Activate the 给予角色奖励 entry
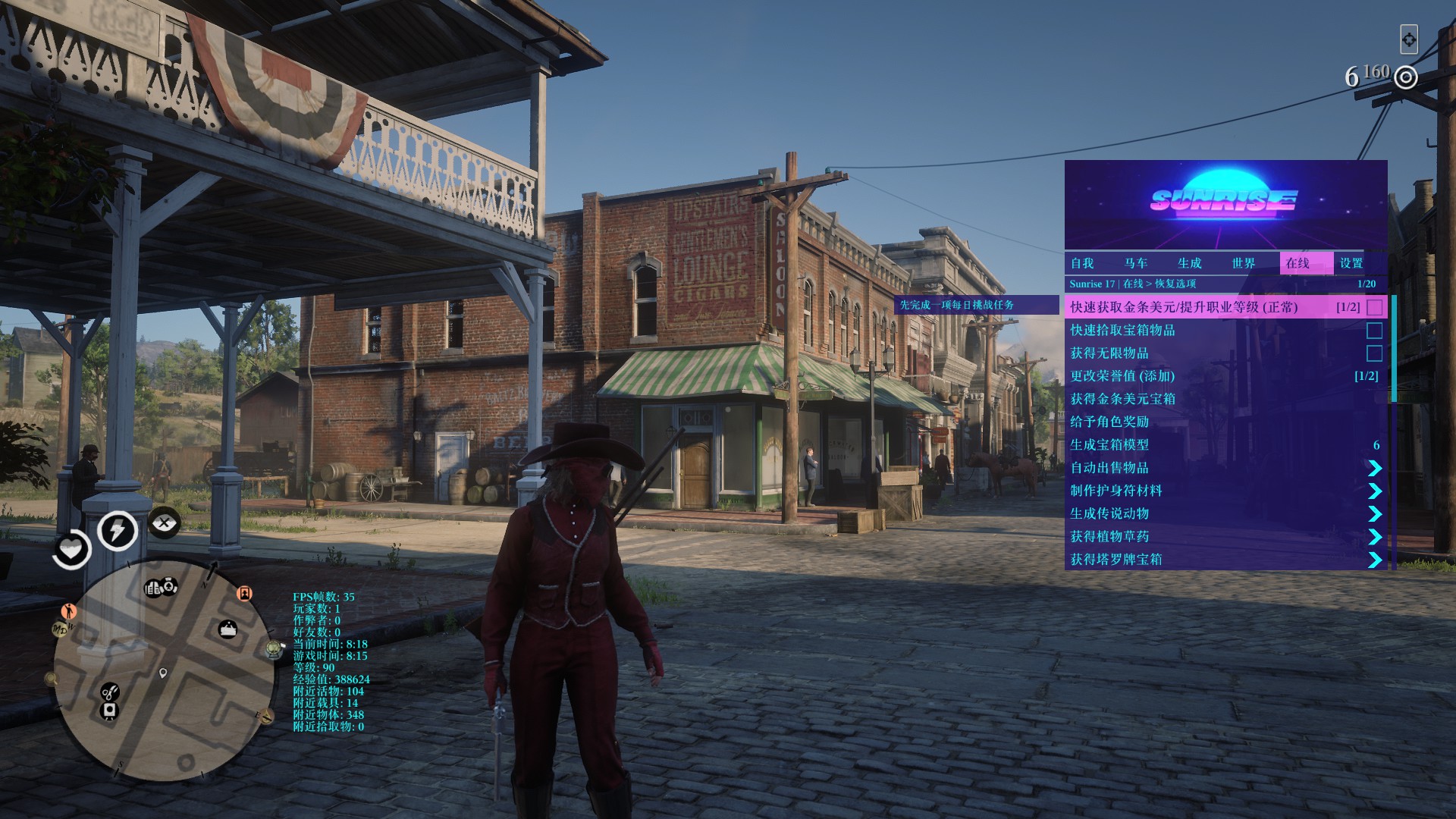Screen dimensions: 1456x819 [x=1109, y=422]
